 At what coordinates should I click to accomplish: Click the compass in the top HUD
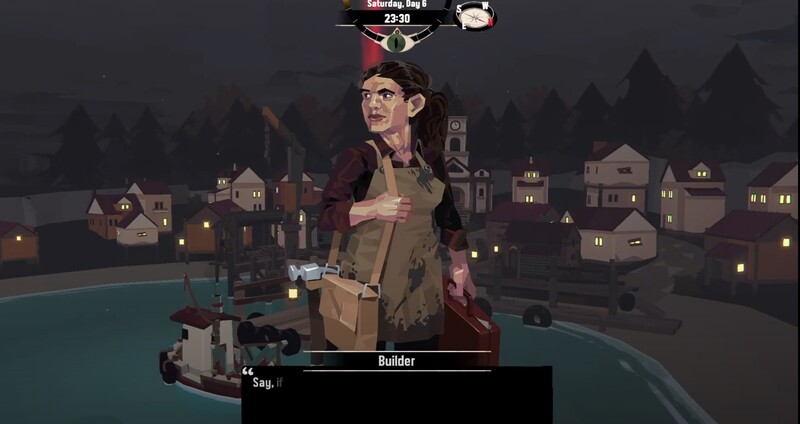click(x=476, y=15)
